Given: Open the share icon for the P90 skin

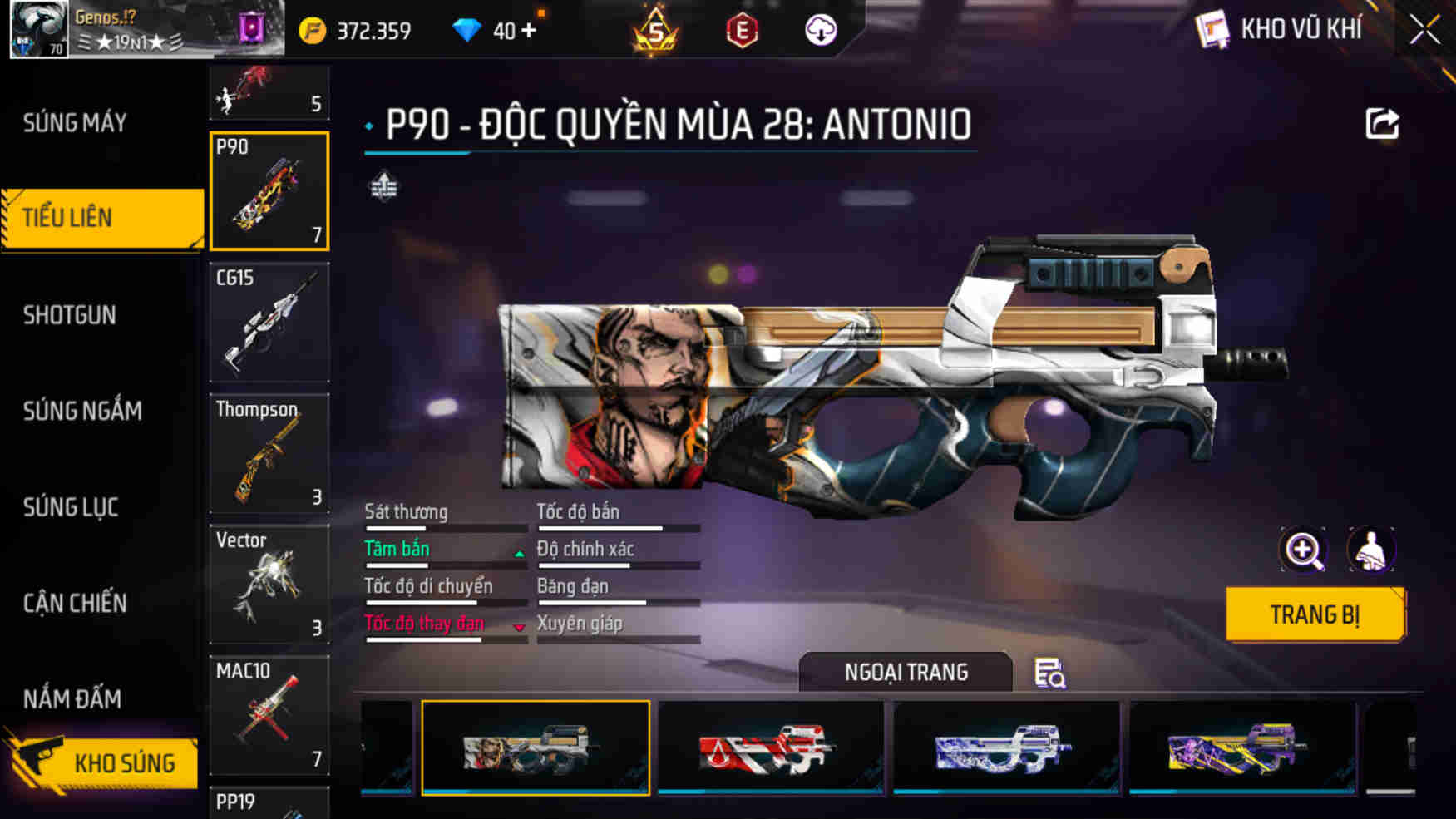Looking at the screenshot, I should click(x=1384, y=123).
